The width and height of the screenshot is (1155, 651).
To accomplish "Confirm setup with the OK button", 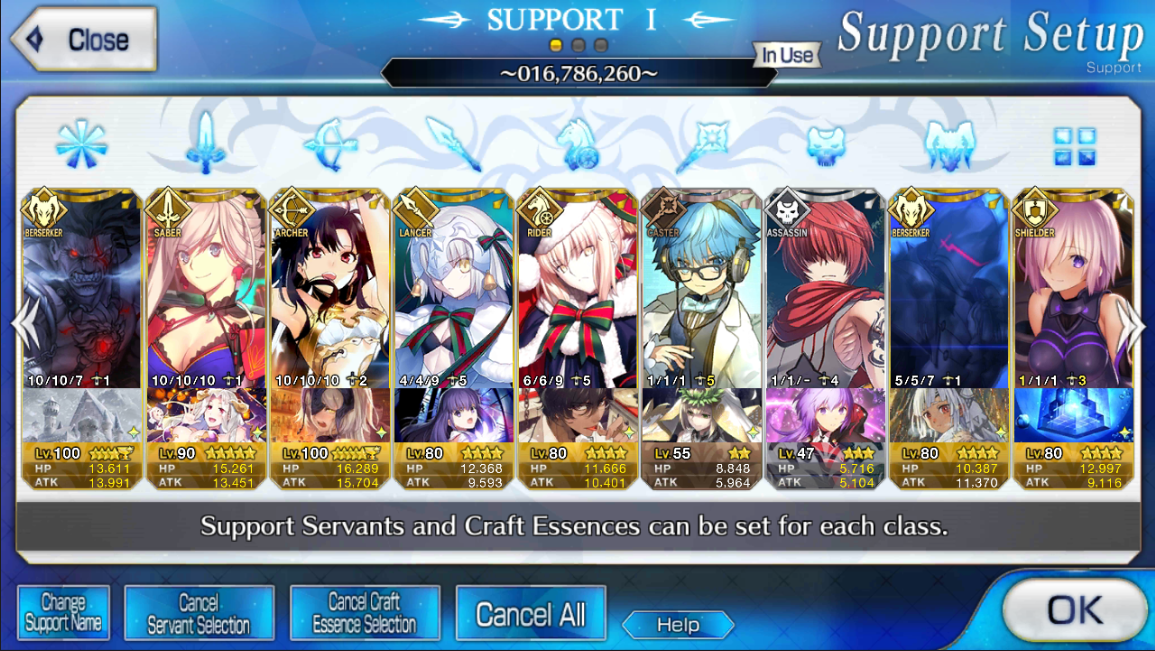I will point(1074,609).
